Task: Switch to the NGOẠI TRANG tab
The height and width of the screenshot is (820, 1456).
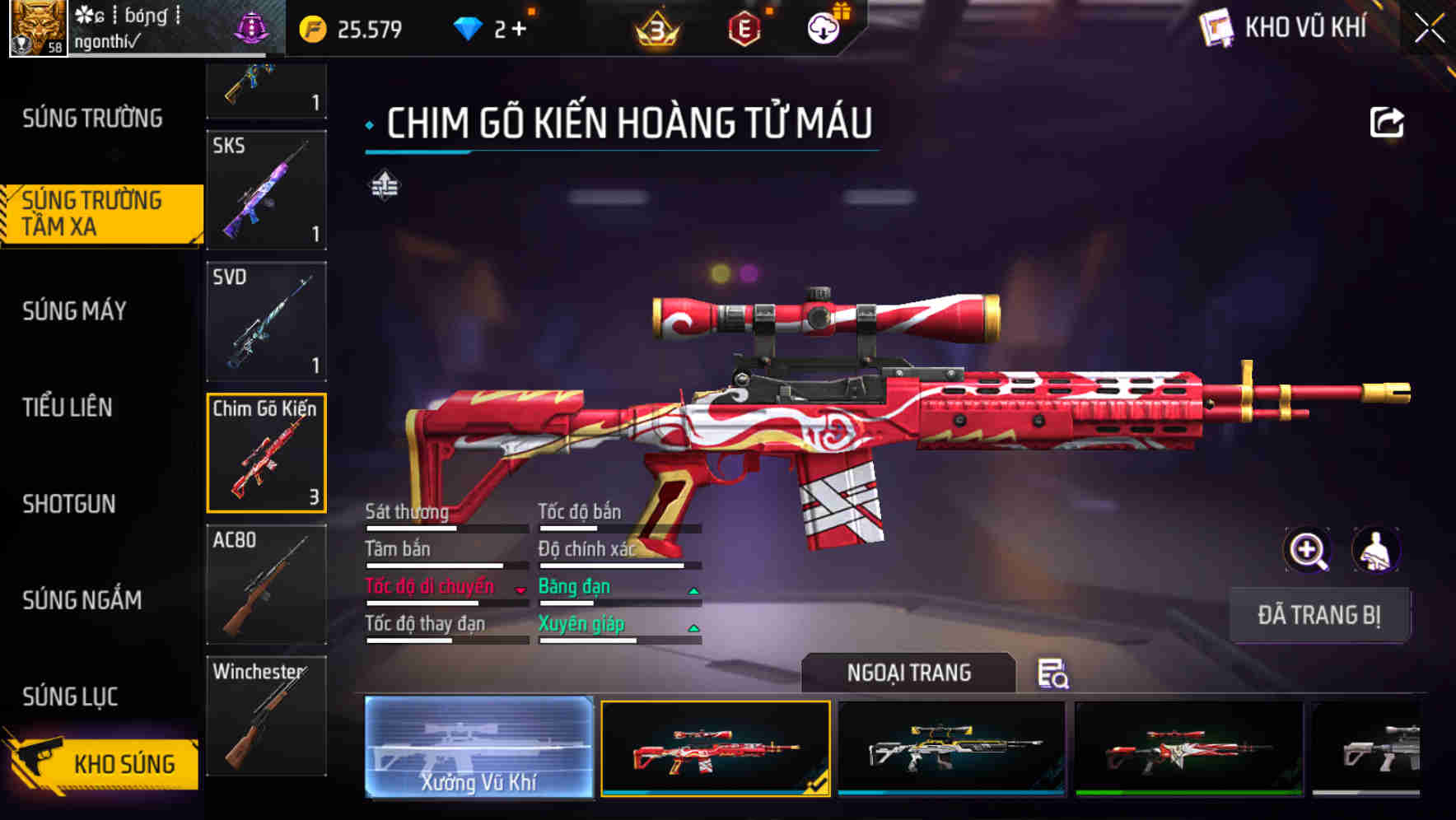Action: [906, 673]
